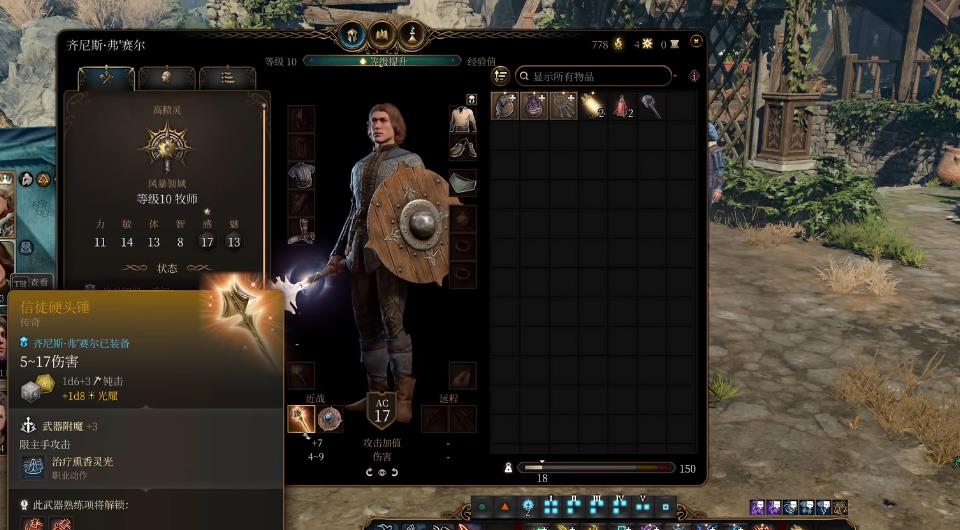Select the red potion bottle in inventory
The height and width of the screenshot is (530, 960).
tap(622, 106)
